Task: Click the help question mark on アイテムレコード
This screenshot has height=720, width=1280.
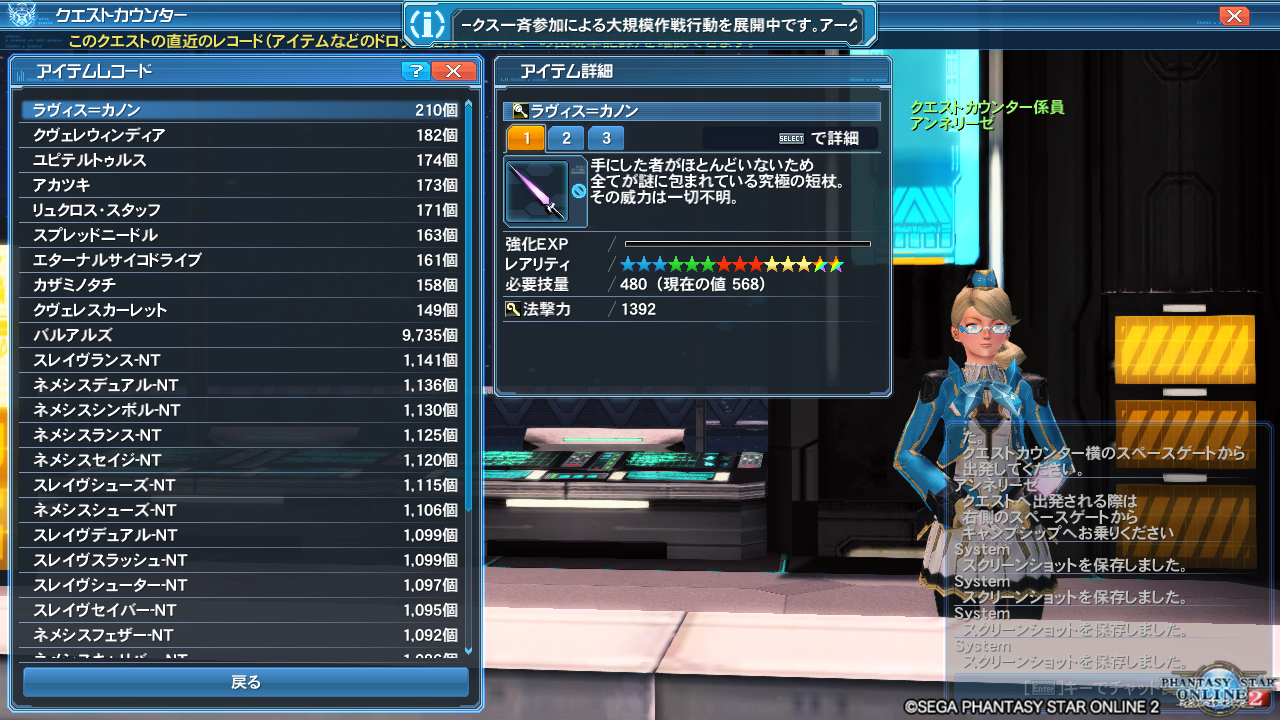Action: (414, 71)
